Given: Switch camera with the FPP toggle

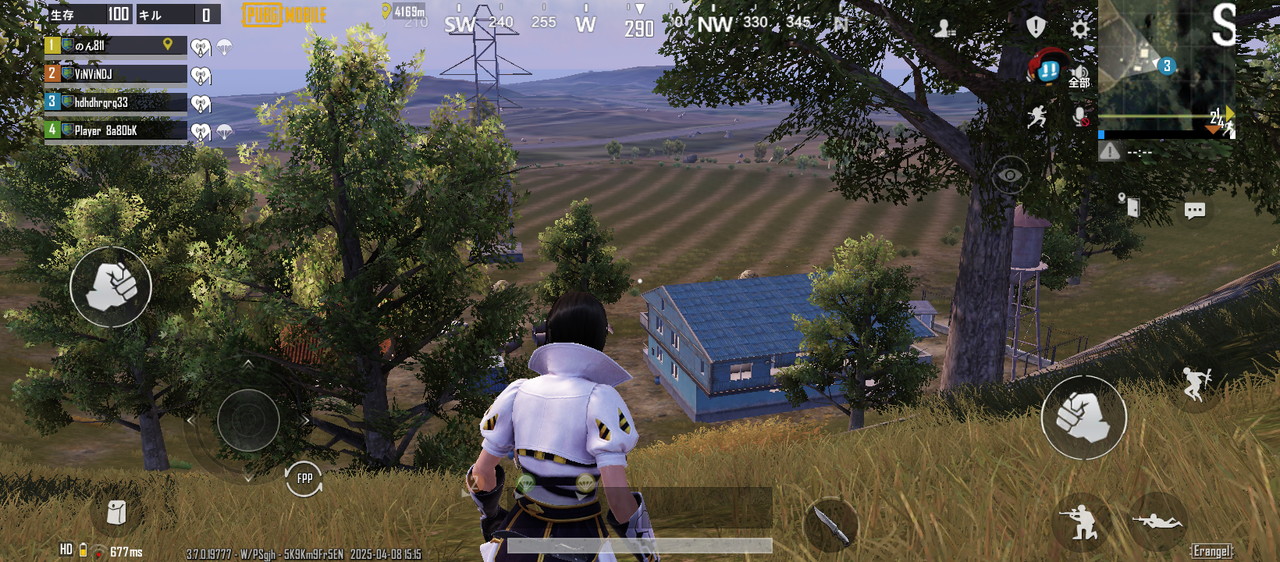Looking at the screenshot, I should (x=304, y=478).
